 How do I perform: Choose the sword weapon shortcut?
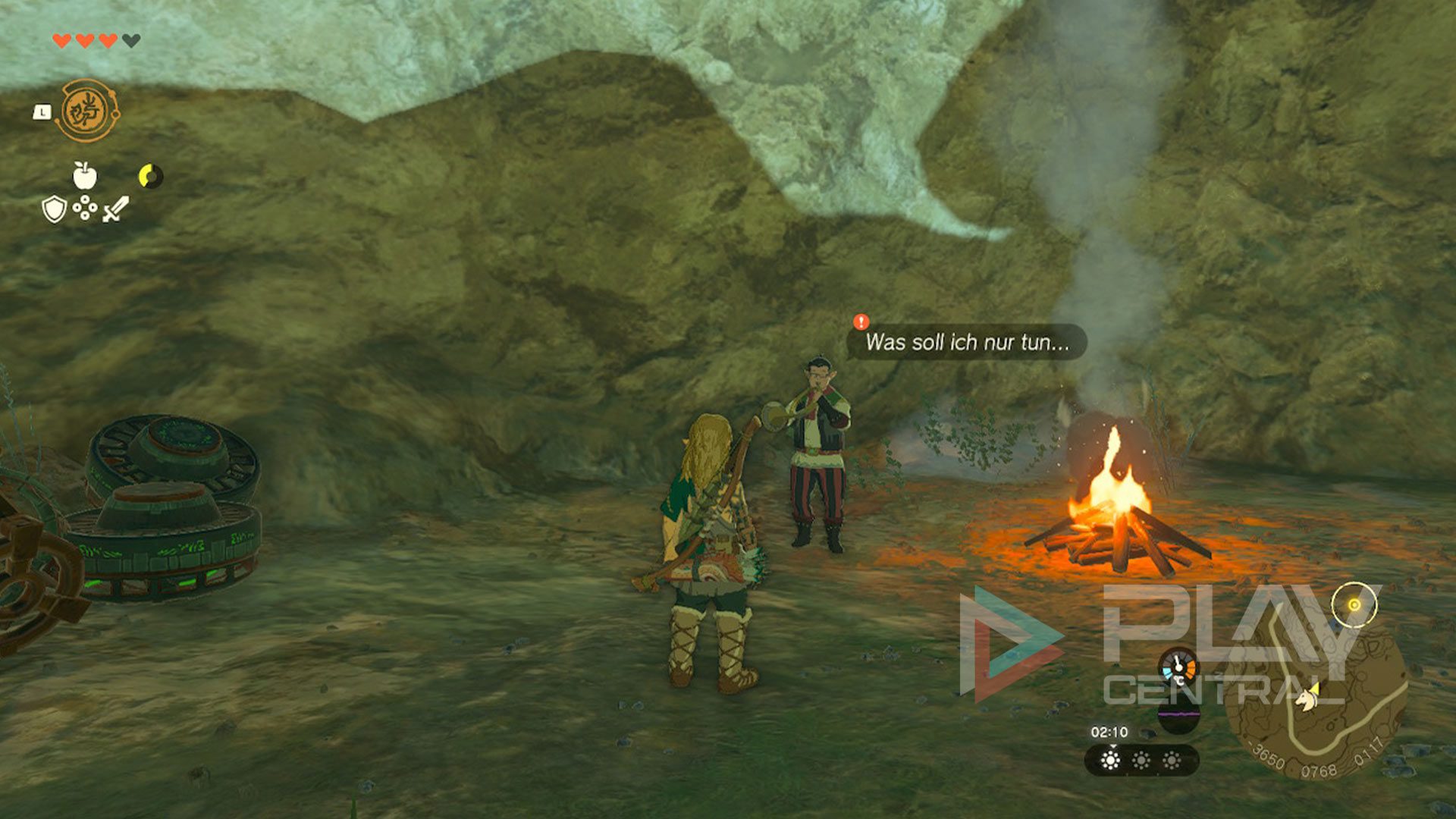(115, 209)
